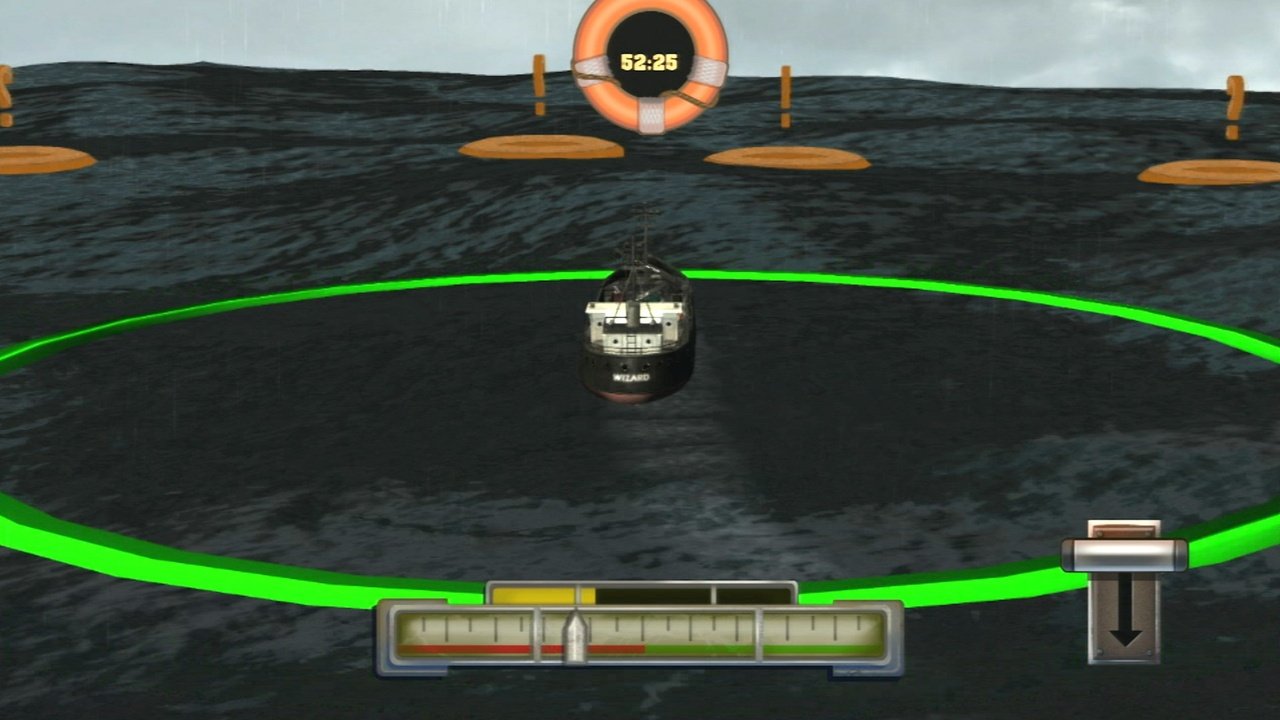Screen dimensions: 1280x720
Task: Click the name plate reading Wizard on the hull
Action: pyautogui.click(x=630, y=378)
